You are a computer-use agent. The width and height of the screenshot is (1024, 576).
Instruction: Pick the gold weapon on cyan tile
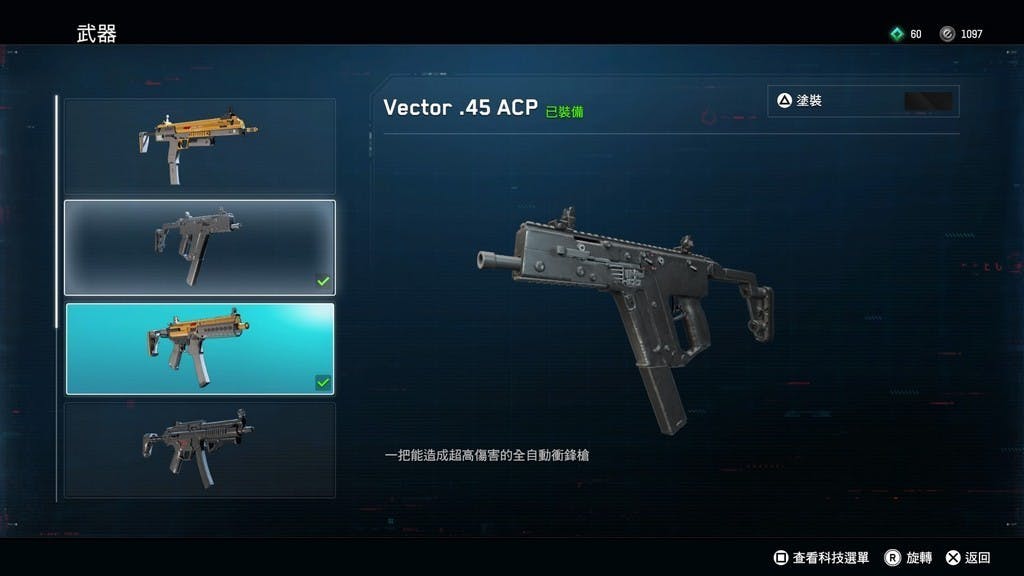coord(200,349)
